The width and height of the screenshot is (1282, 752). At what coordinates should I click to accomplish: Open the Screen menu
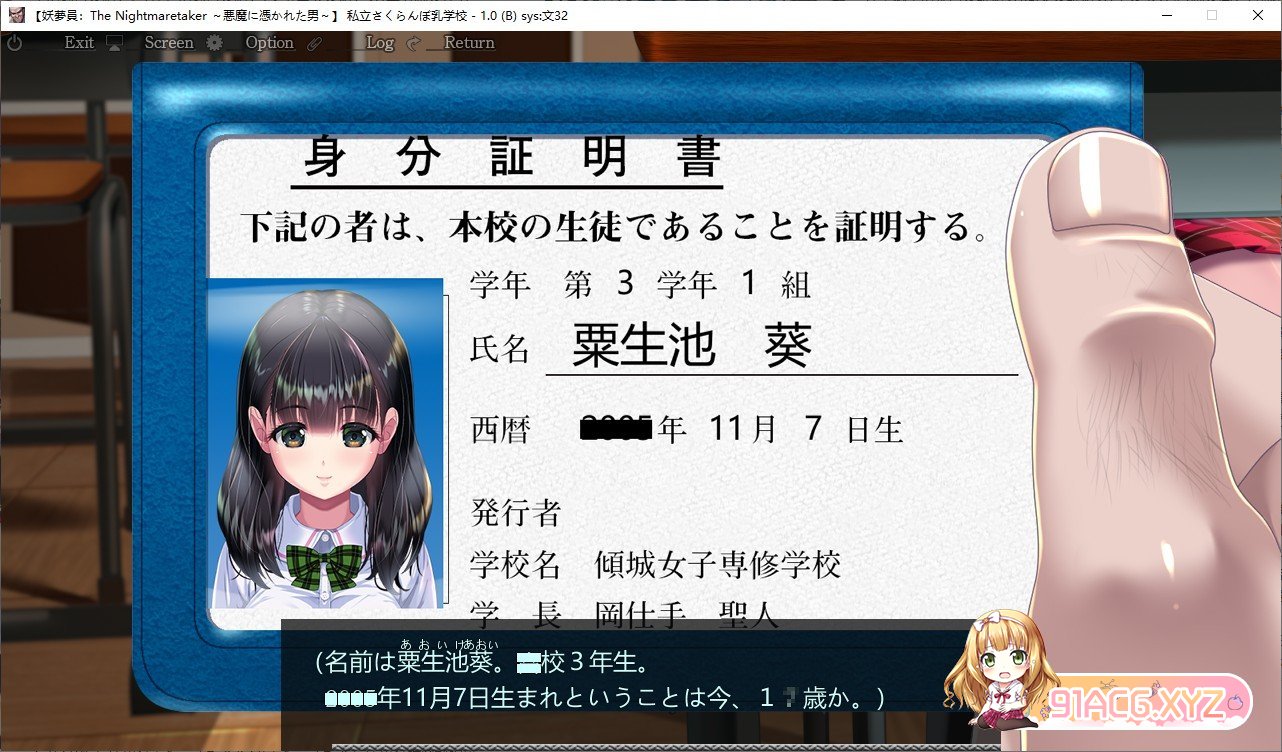[168, 42]
